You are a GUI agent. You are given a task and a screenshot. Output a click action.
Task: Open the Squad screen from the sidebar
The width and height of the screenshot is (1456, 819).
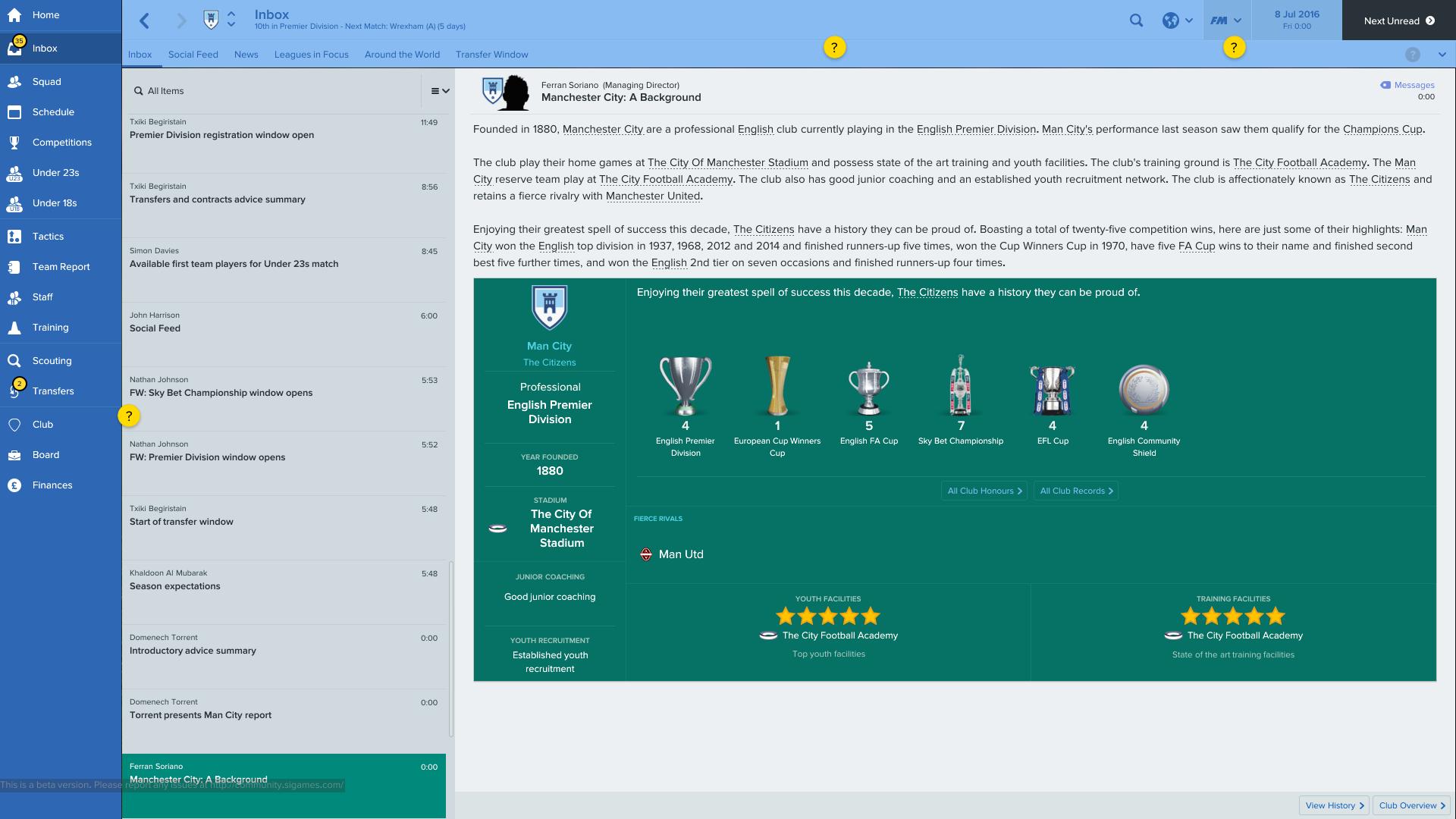[x=15, y=81]
